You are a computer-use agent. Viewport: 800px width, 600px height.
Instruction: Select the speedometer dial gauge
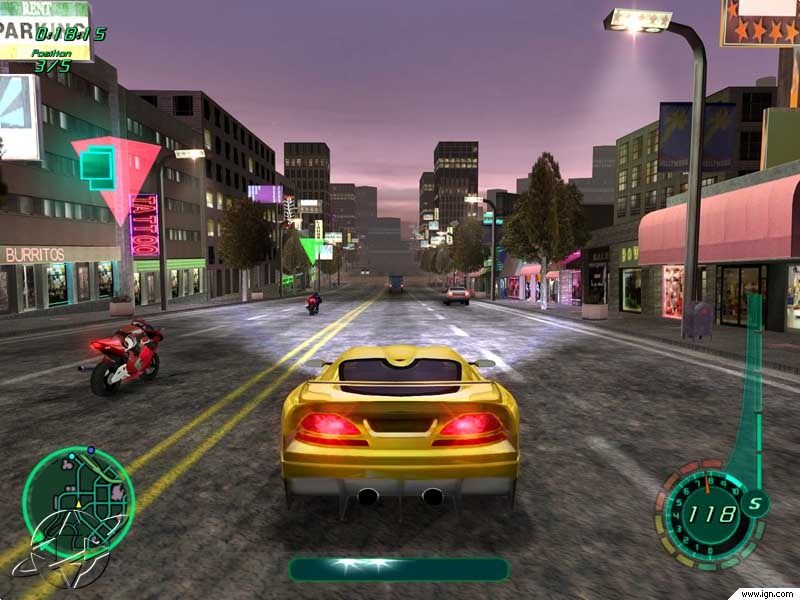708,514
